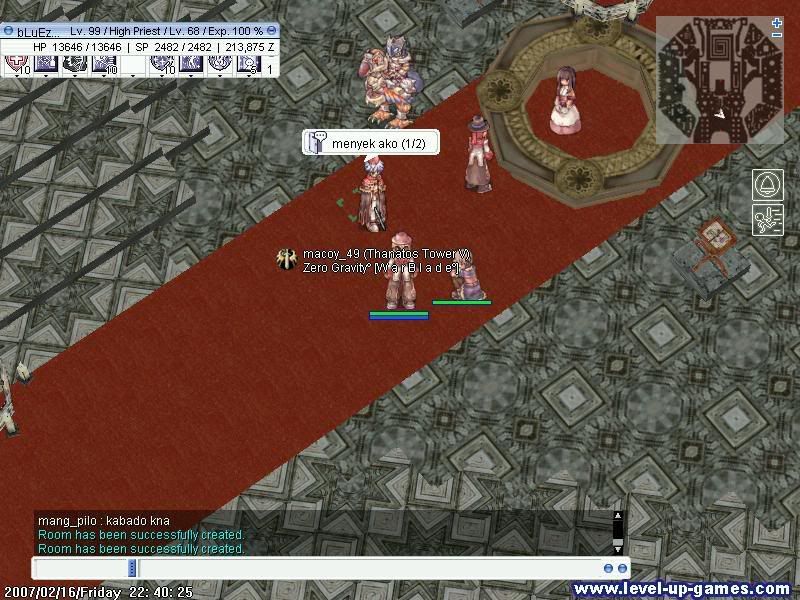Screen dimensions: 800x600
Task: Zoom in the minimap with plus button
Action: (x=777, y=23)
